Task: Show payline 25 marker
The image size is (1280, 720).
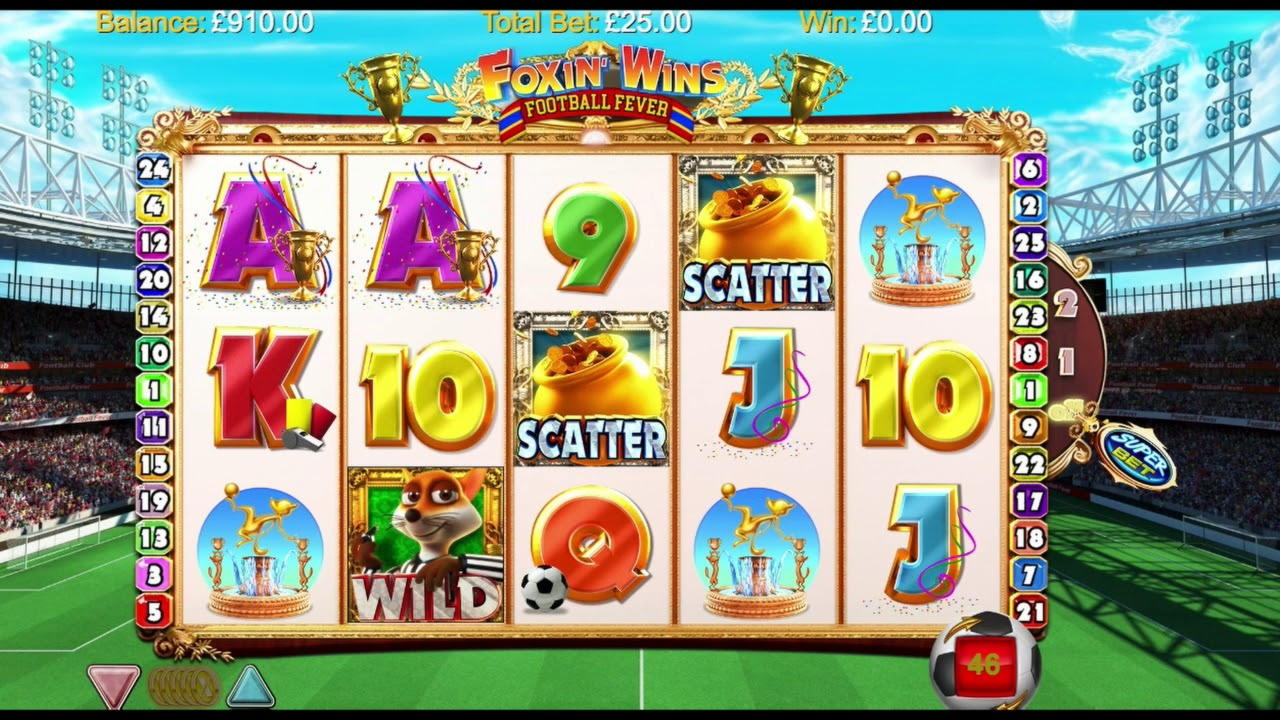Action: pyautogui.click(x=1030, y=243)
